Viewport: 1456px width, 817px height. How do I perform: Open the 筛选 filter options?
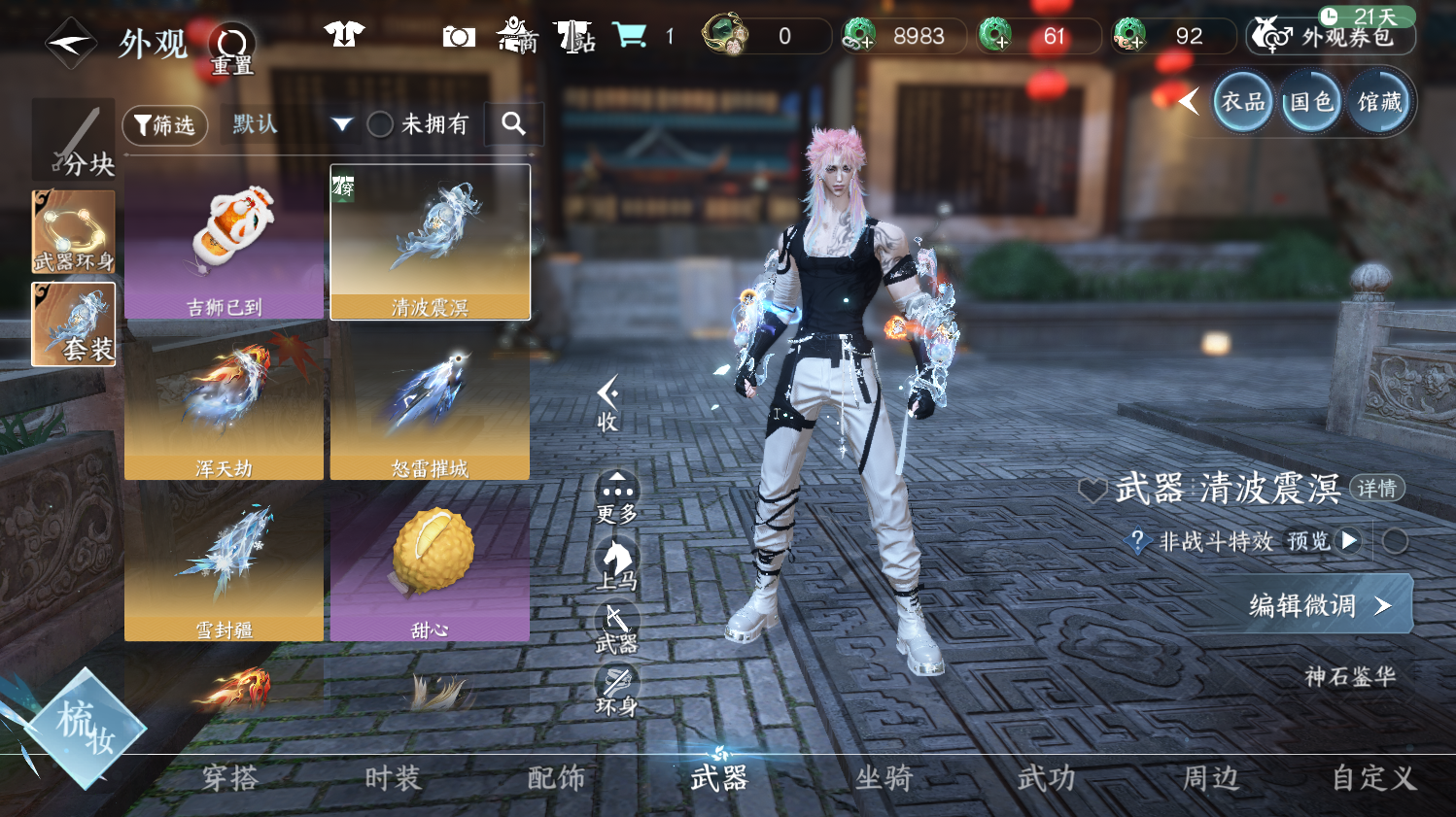[x=165, y=125]
